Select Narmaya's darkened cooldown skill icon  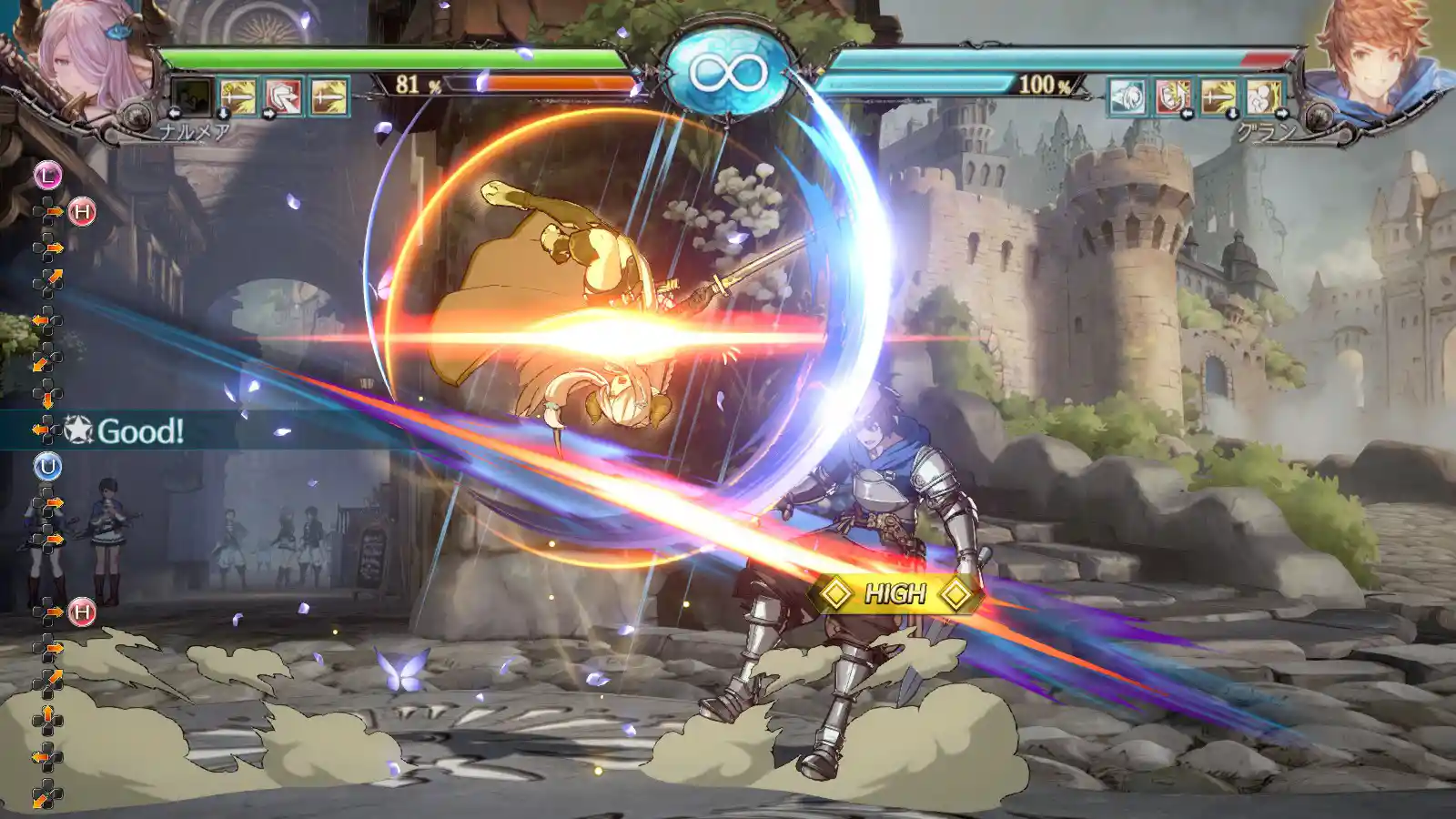click(191, 96)
